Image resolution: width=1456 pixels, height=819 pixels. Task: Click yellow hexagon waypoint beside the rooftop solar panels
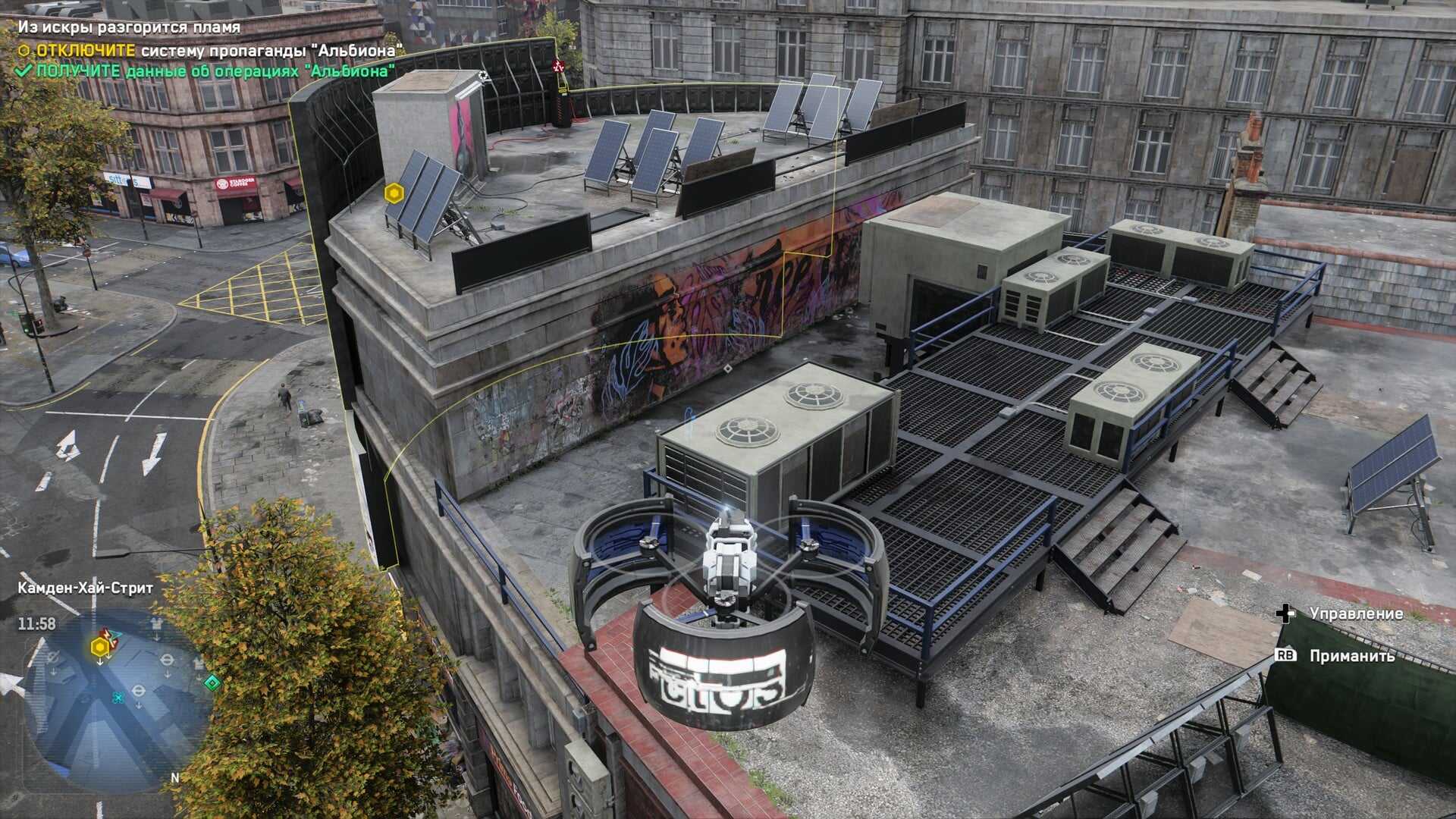393,193
